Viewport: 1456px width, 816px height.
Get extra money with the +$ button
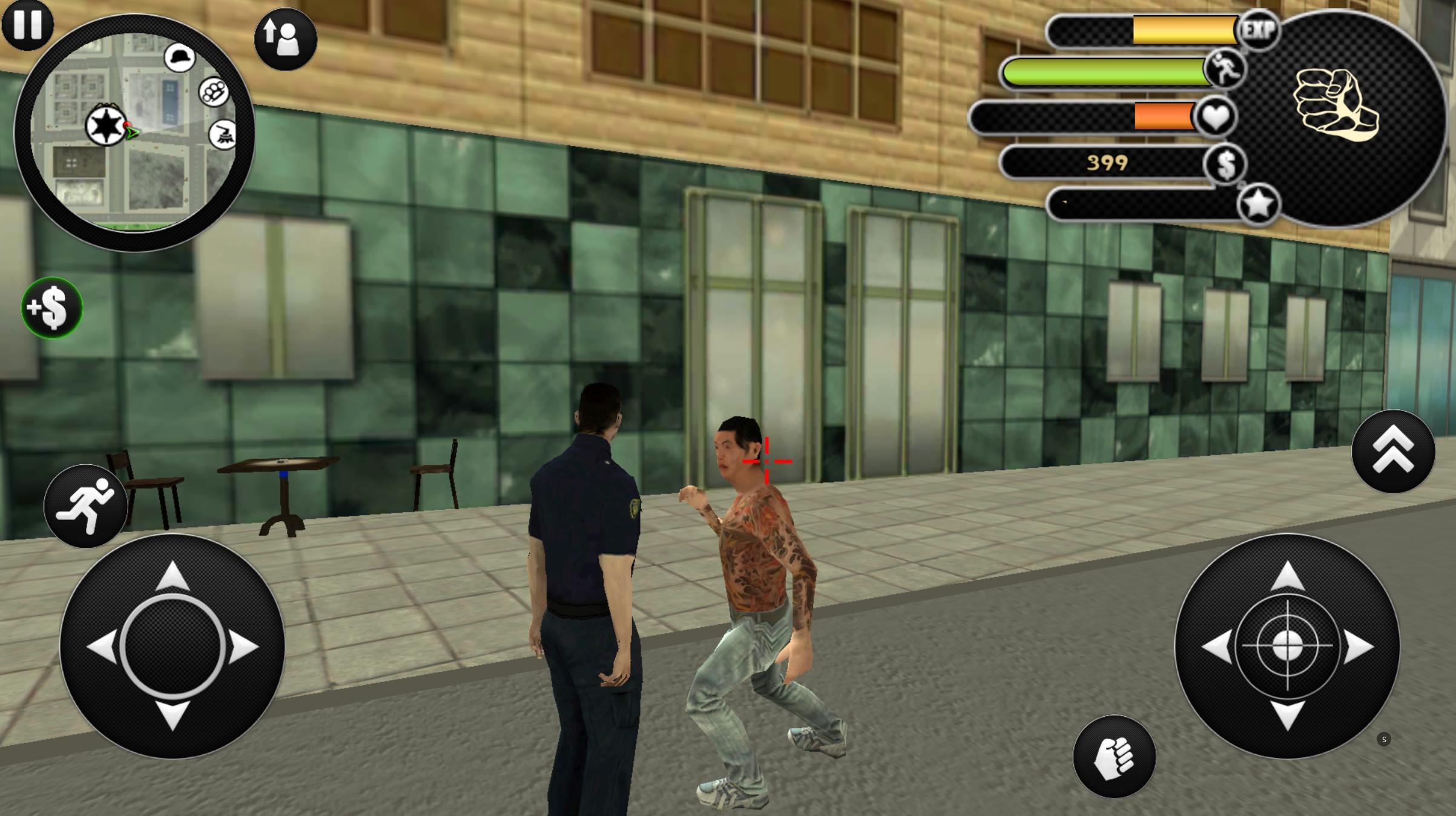[52, 308]
